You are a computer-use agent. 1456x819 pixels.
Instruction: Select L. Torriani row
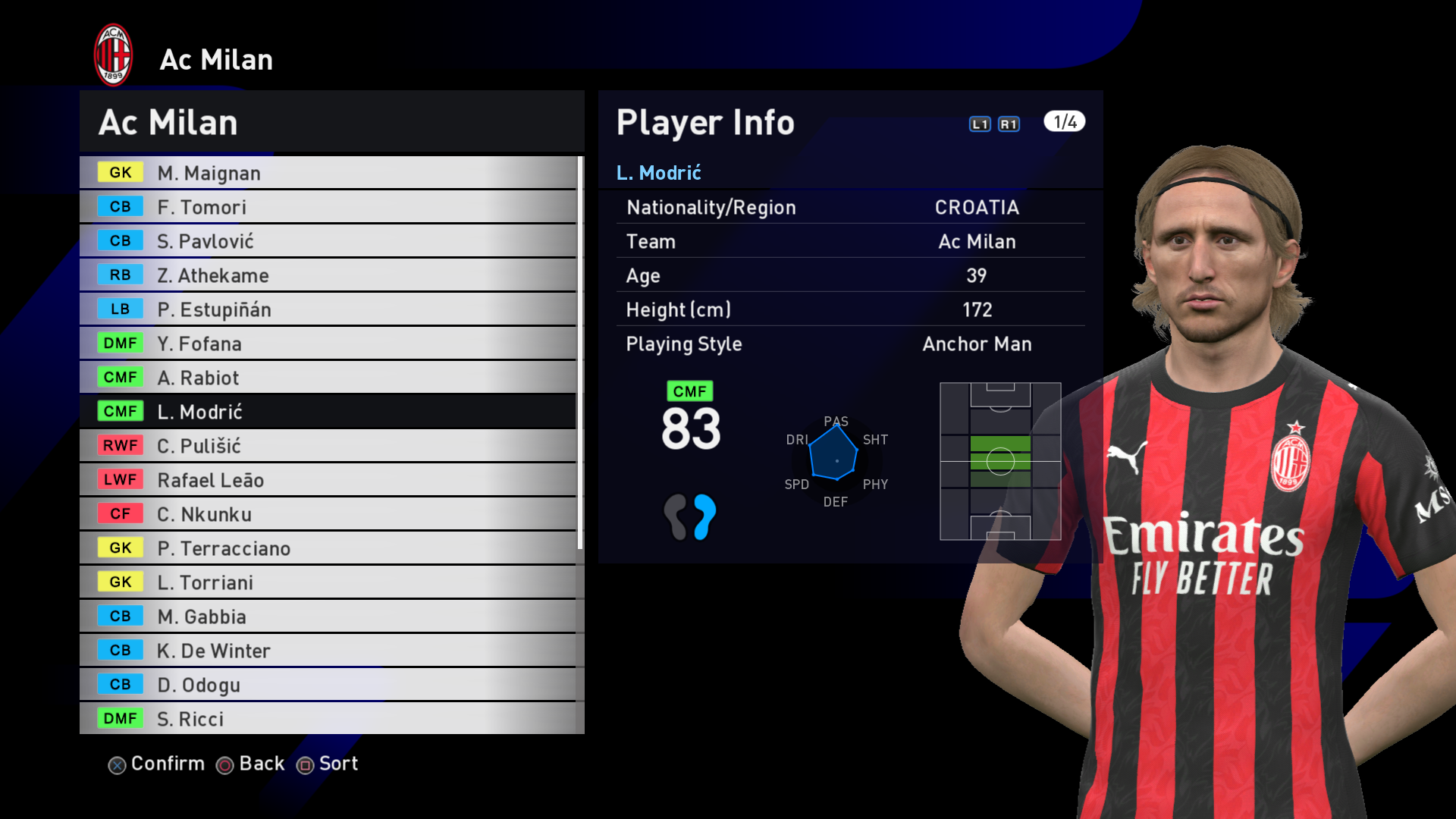point(328,582)
